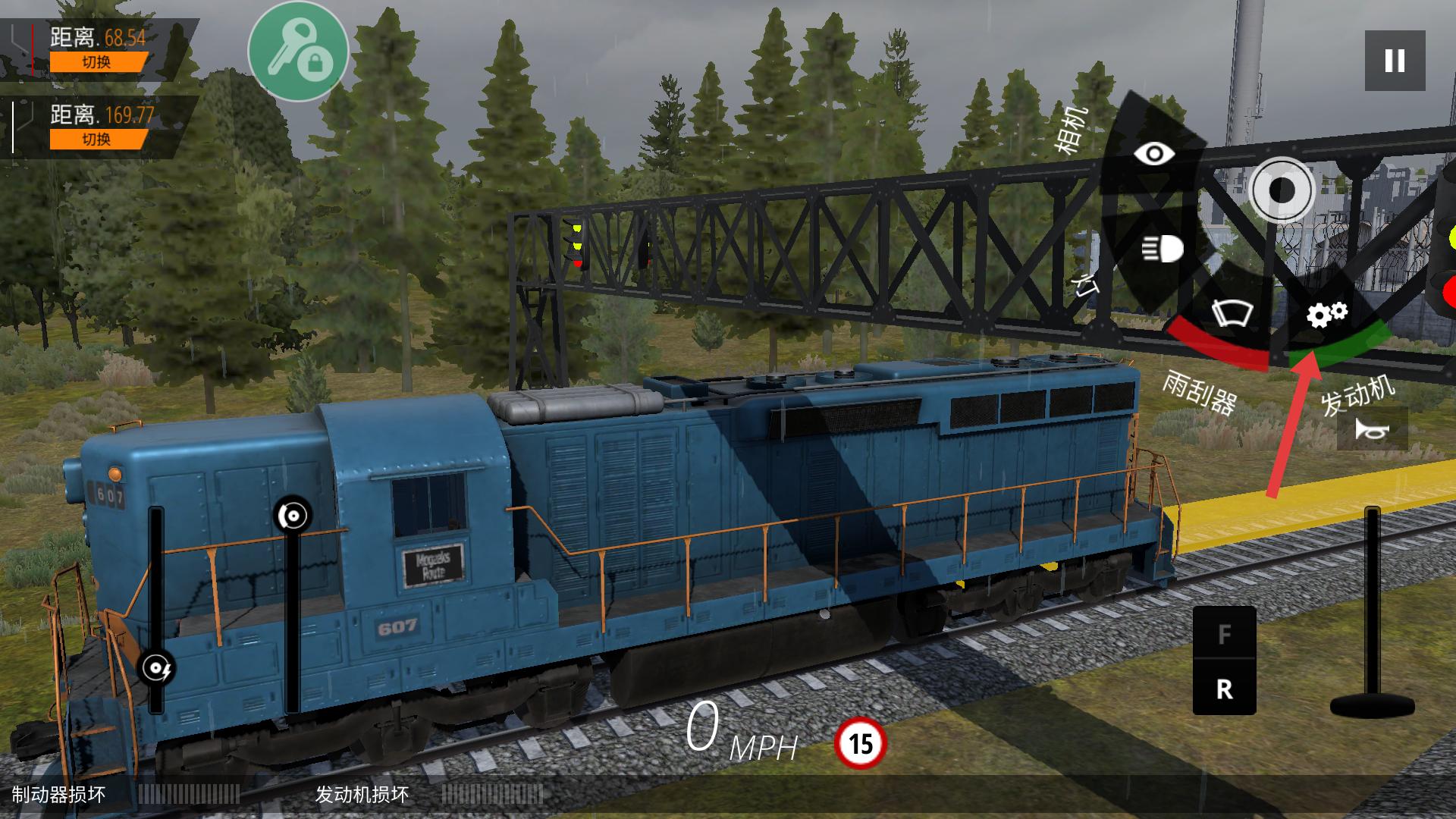Switch the 68.54 distance junction
The width and height of the screenshot is (1456, 819).
tap(97, 62)
